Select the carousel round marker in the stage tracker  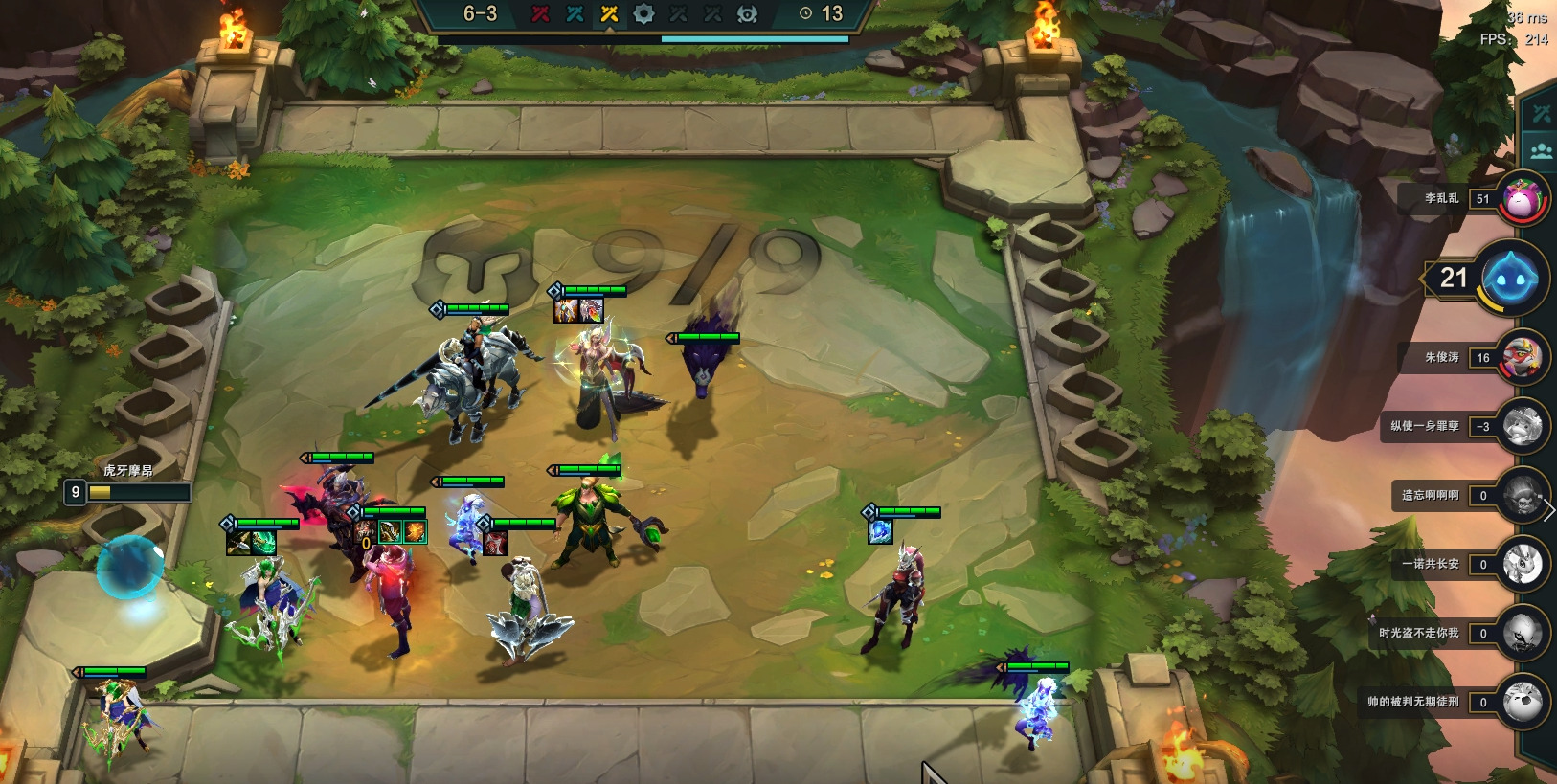point(643,13)
